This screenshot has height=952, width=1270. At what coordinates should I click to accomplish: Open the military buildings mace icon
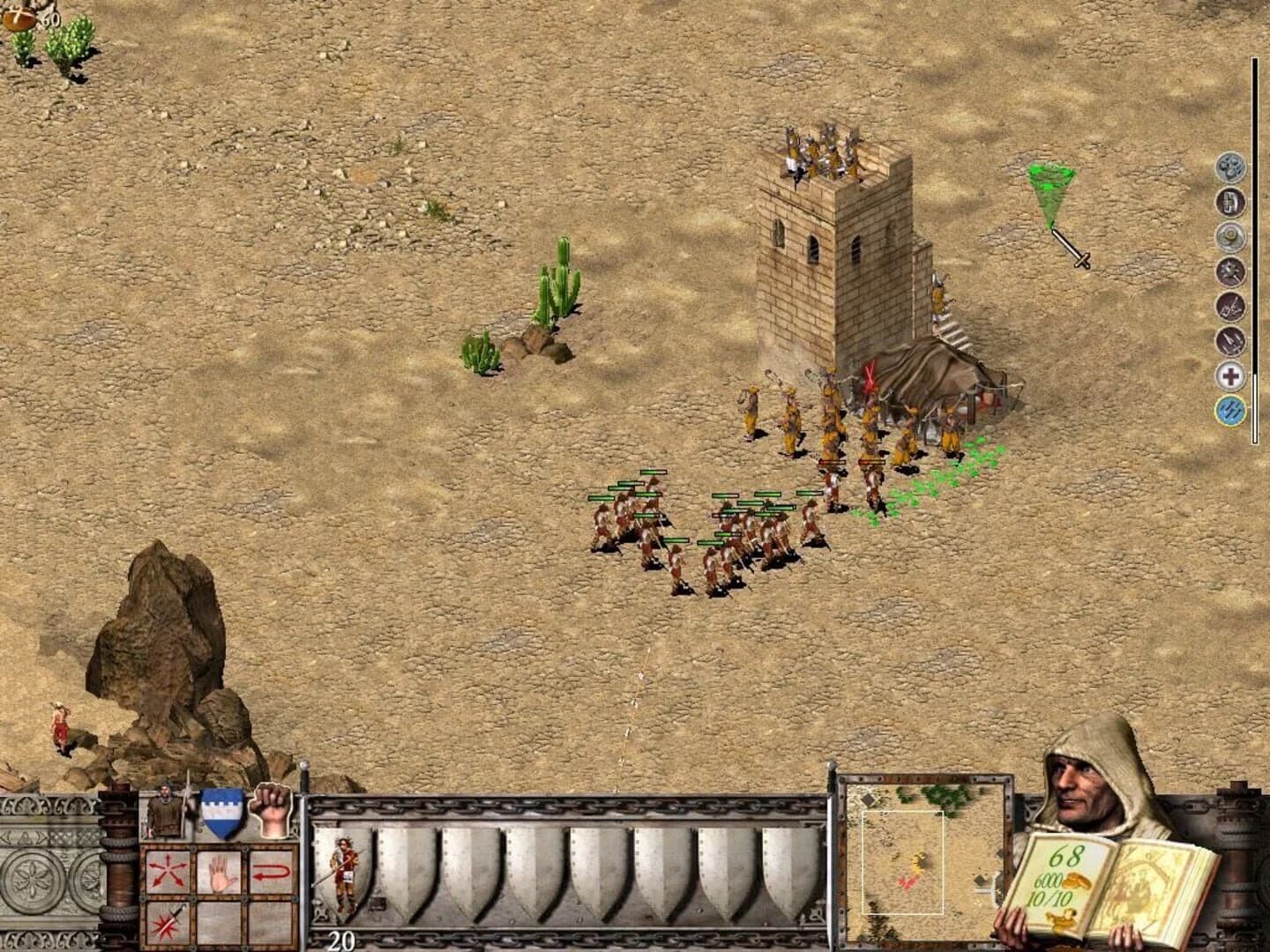coord(1228,271)
